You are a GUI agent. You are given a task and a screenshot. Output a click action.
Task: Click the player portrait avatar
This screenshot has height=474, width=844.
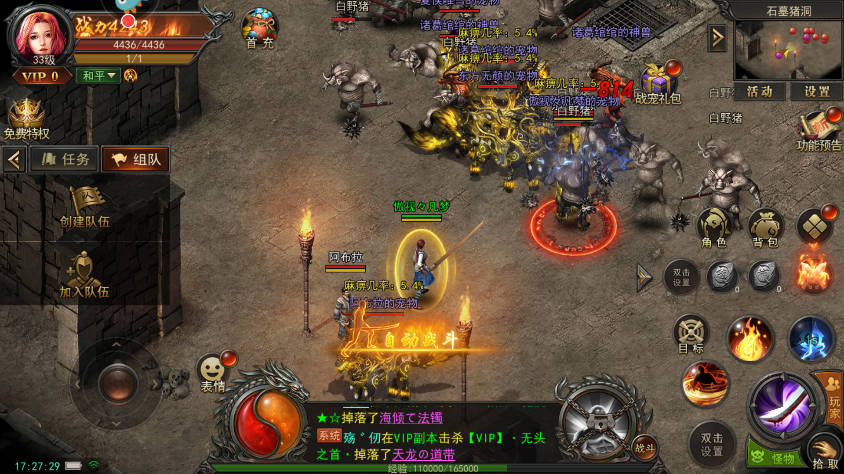tap(38, 34)
